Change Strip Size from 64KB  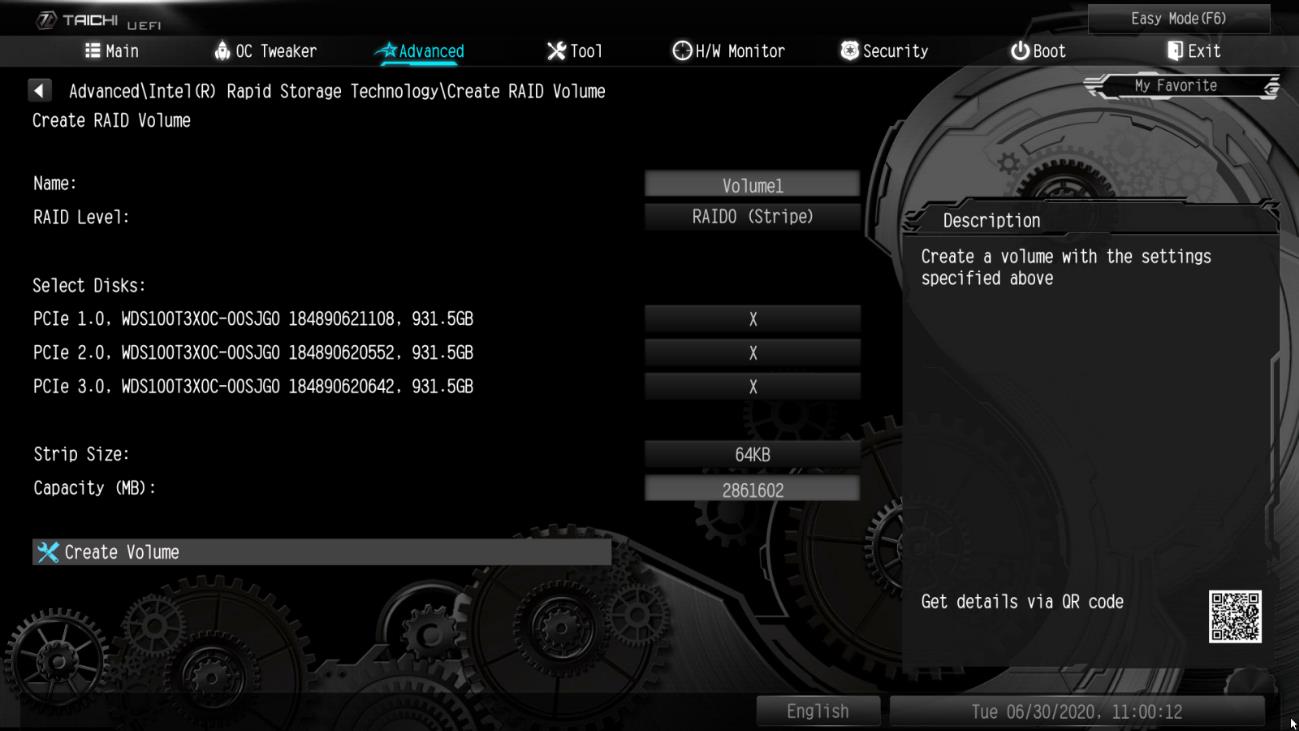(753, 453)
